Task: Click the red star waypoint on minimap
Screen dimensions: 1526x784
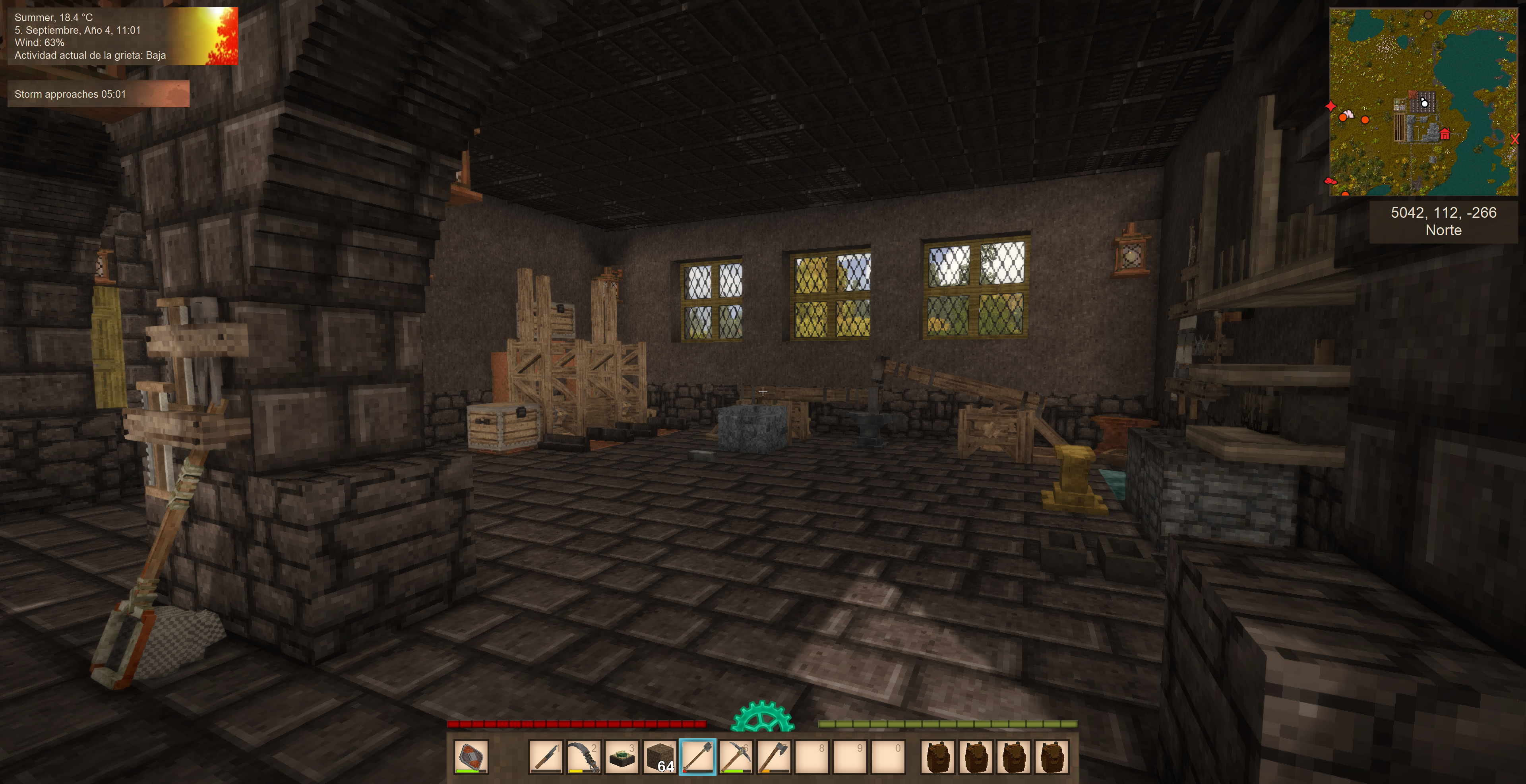Action: (x=1330, y=106)
